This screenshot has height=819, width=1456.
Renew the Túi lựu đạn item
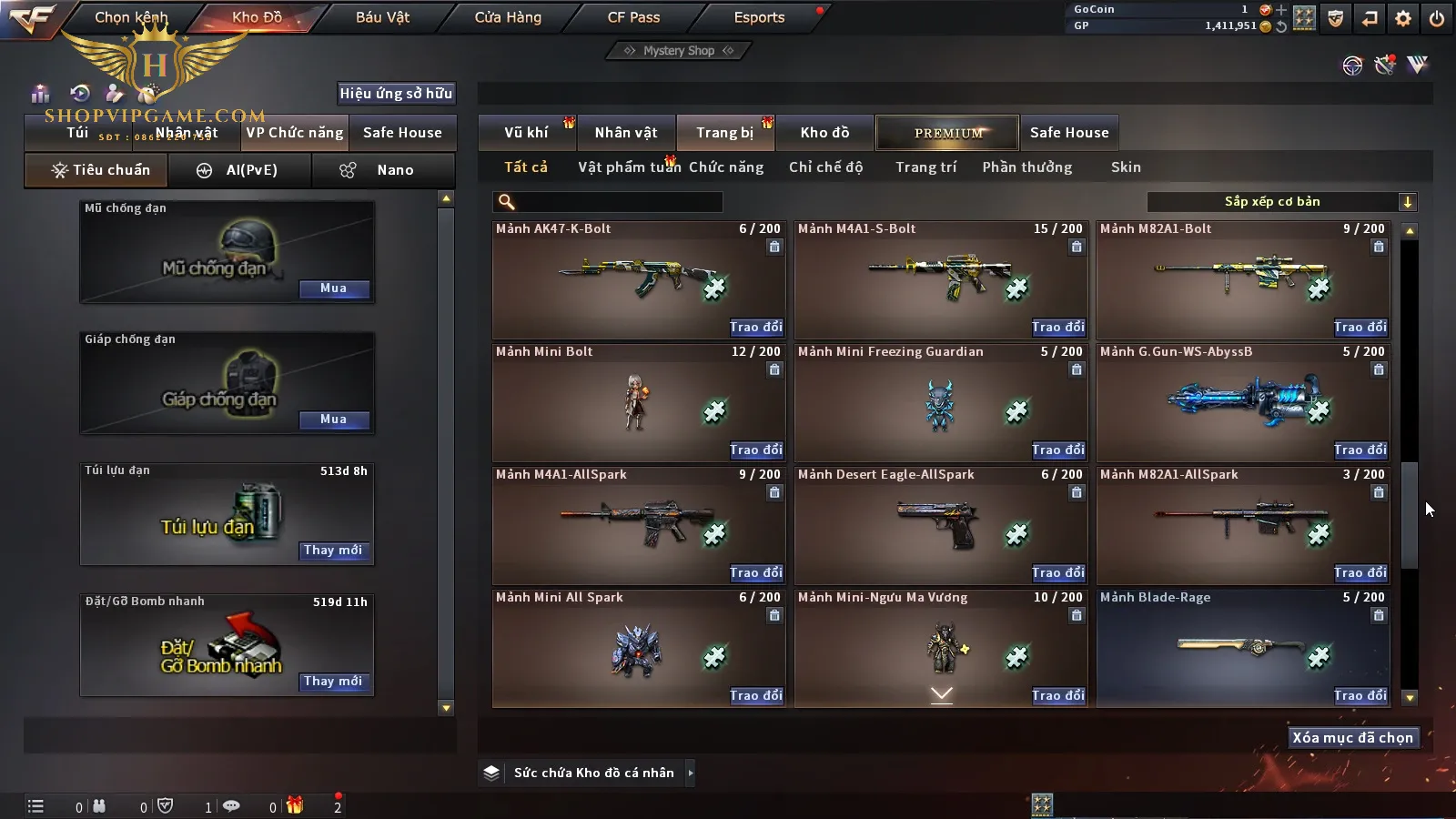coord(333,551)
